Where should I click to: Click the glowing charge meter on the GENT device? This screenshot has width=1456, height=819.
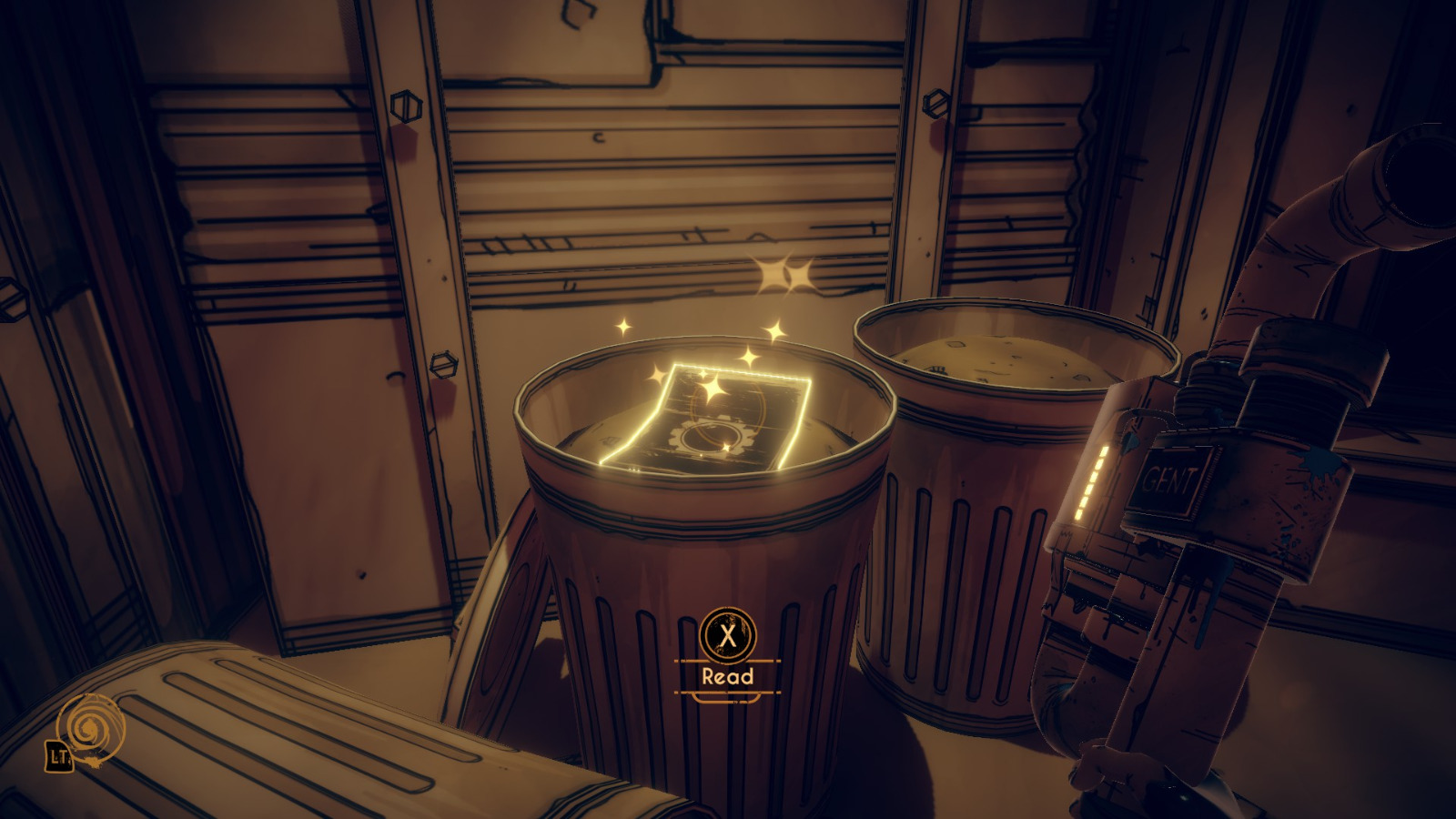(x=1092, y=480)
